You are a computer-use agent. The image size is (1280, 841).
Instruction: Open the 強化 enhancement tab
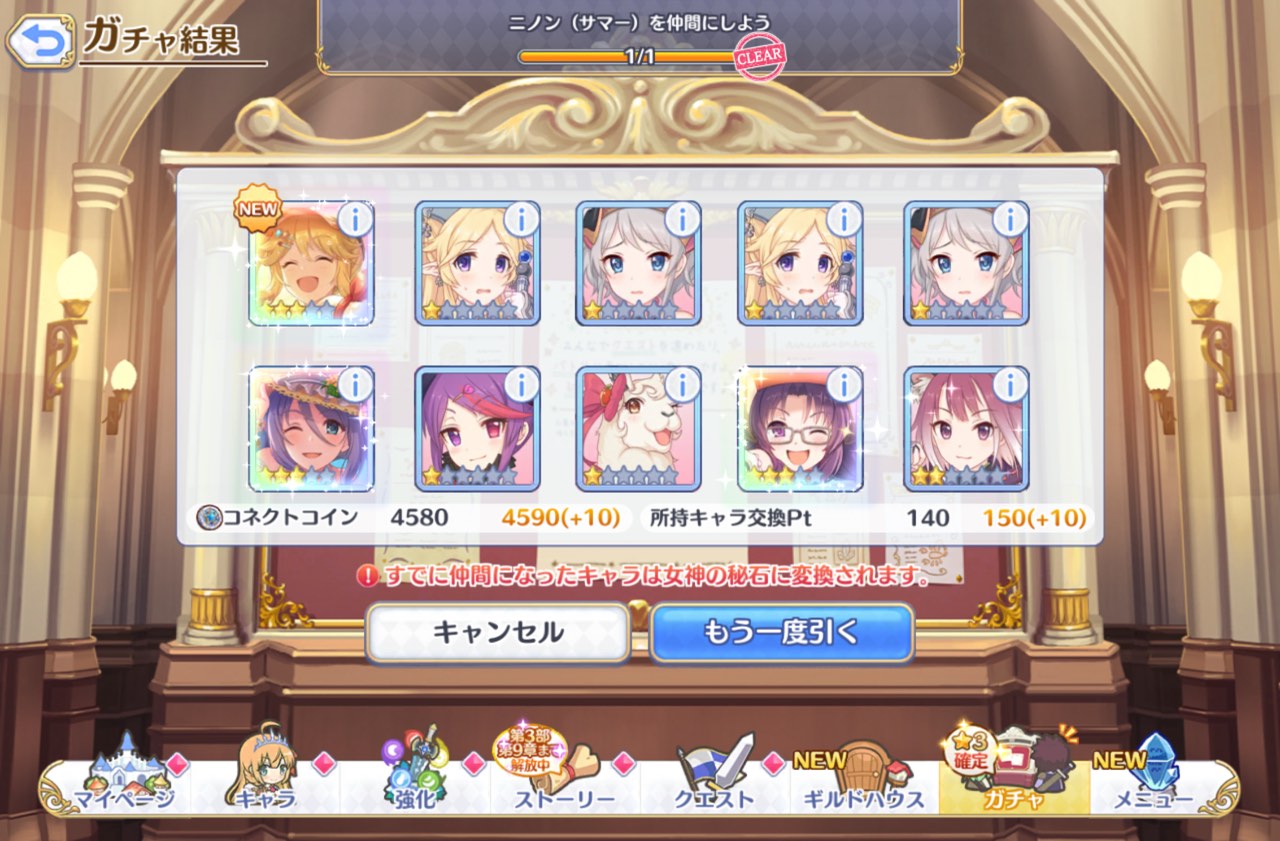point(414,785)
